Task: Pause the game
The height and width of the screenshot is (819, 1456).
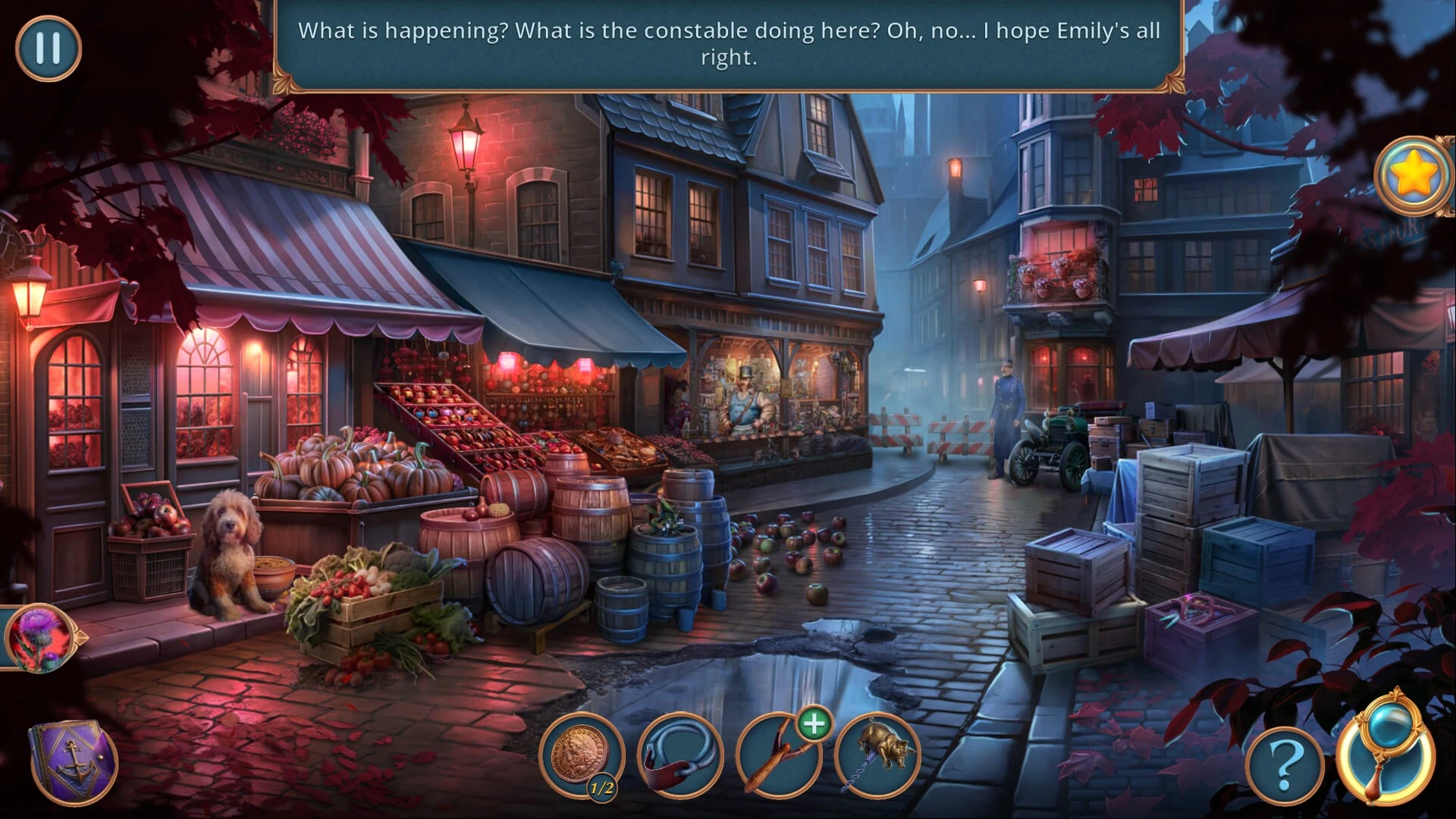Action: click(x=48, y=49)
